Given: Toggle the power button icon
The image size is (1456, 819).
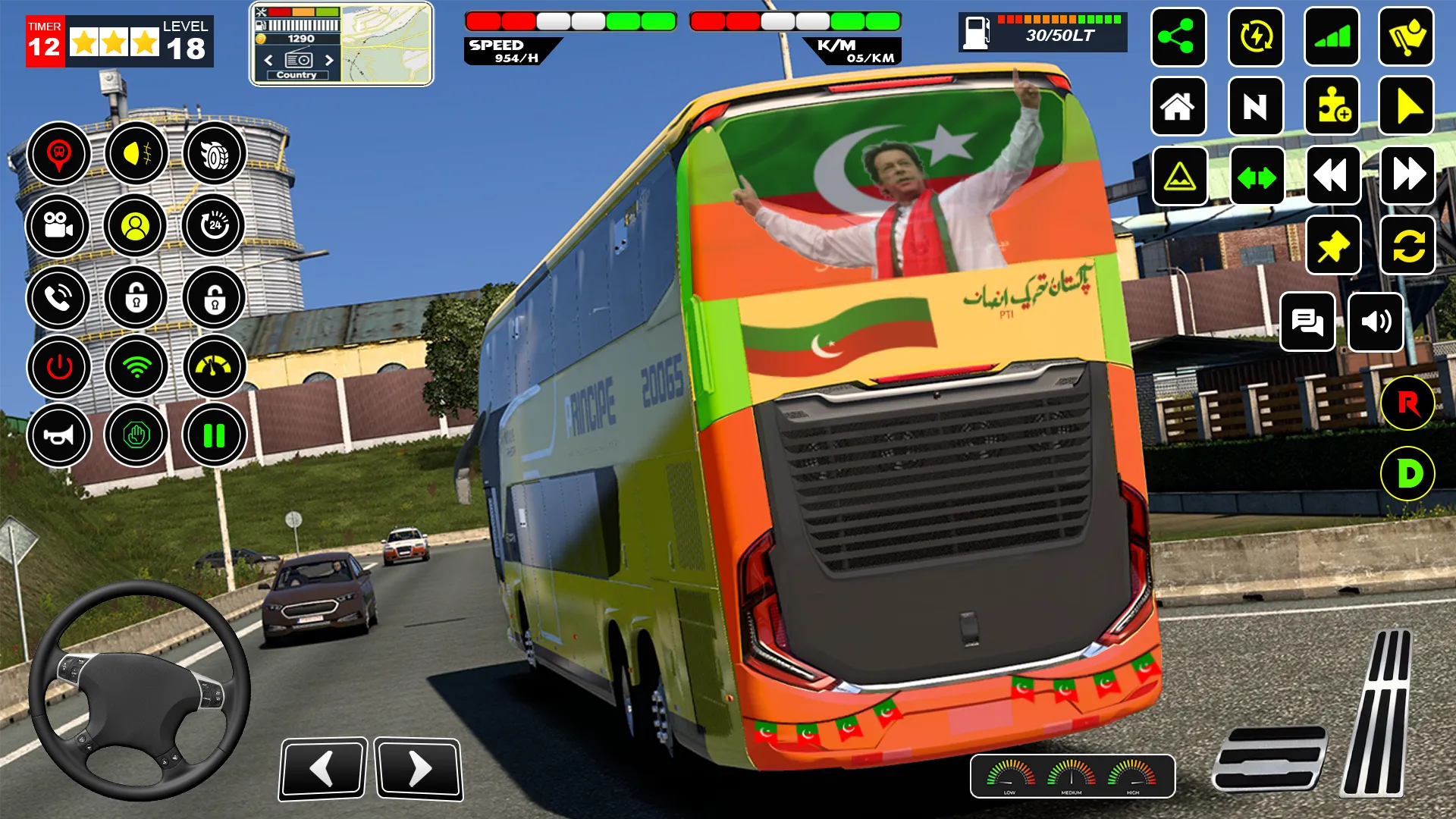Looking at the screenshot, I should pyautogui.click(x=58, y=367).
